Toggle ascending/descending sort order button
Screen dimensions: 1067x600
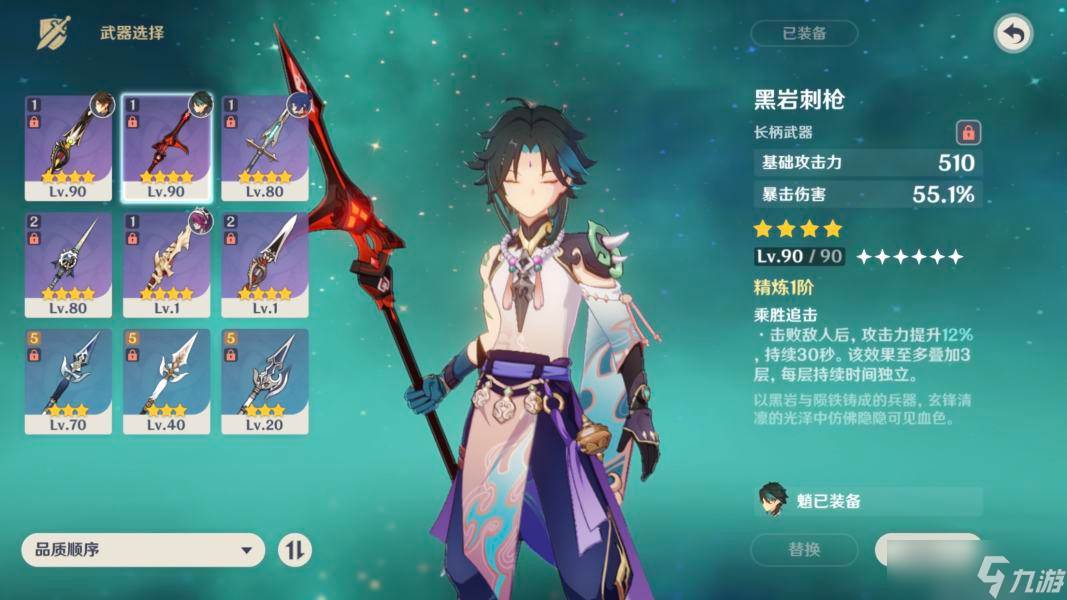[x=295, y=550]
